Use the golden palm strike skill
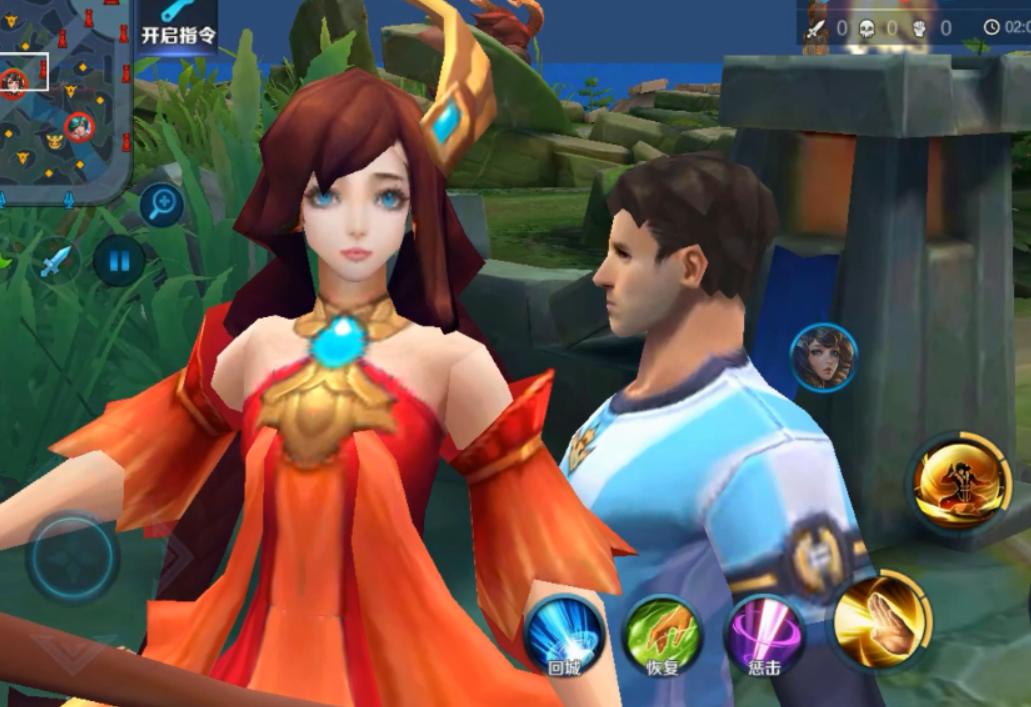Viewport: 1031px width, 707px height. pos(880,620)
